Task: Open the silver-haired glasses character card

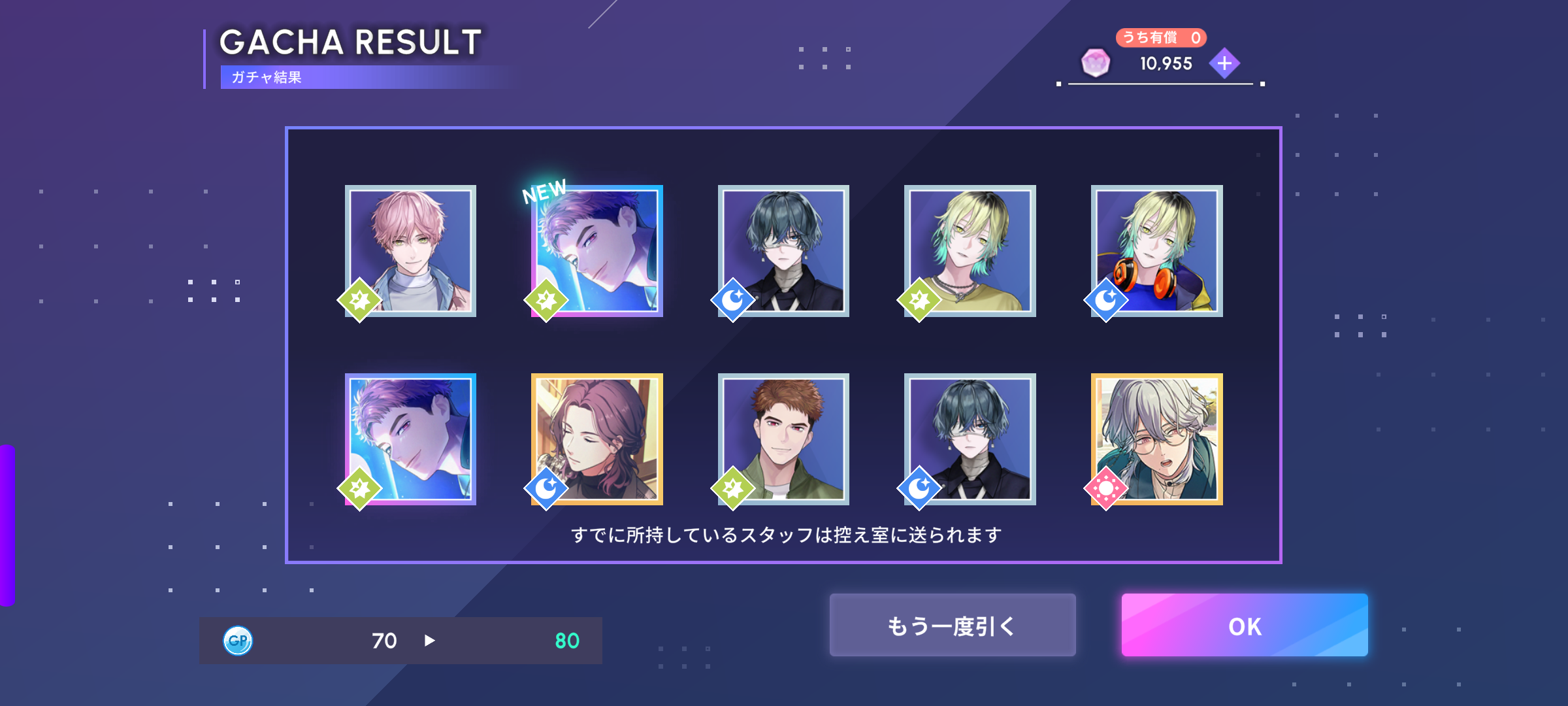Action: pyautogui.click(x=1156, y=439)
